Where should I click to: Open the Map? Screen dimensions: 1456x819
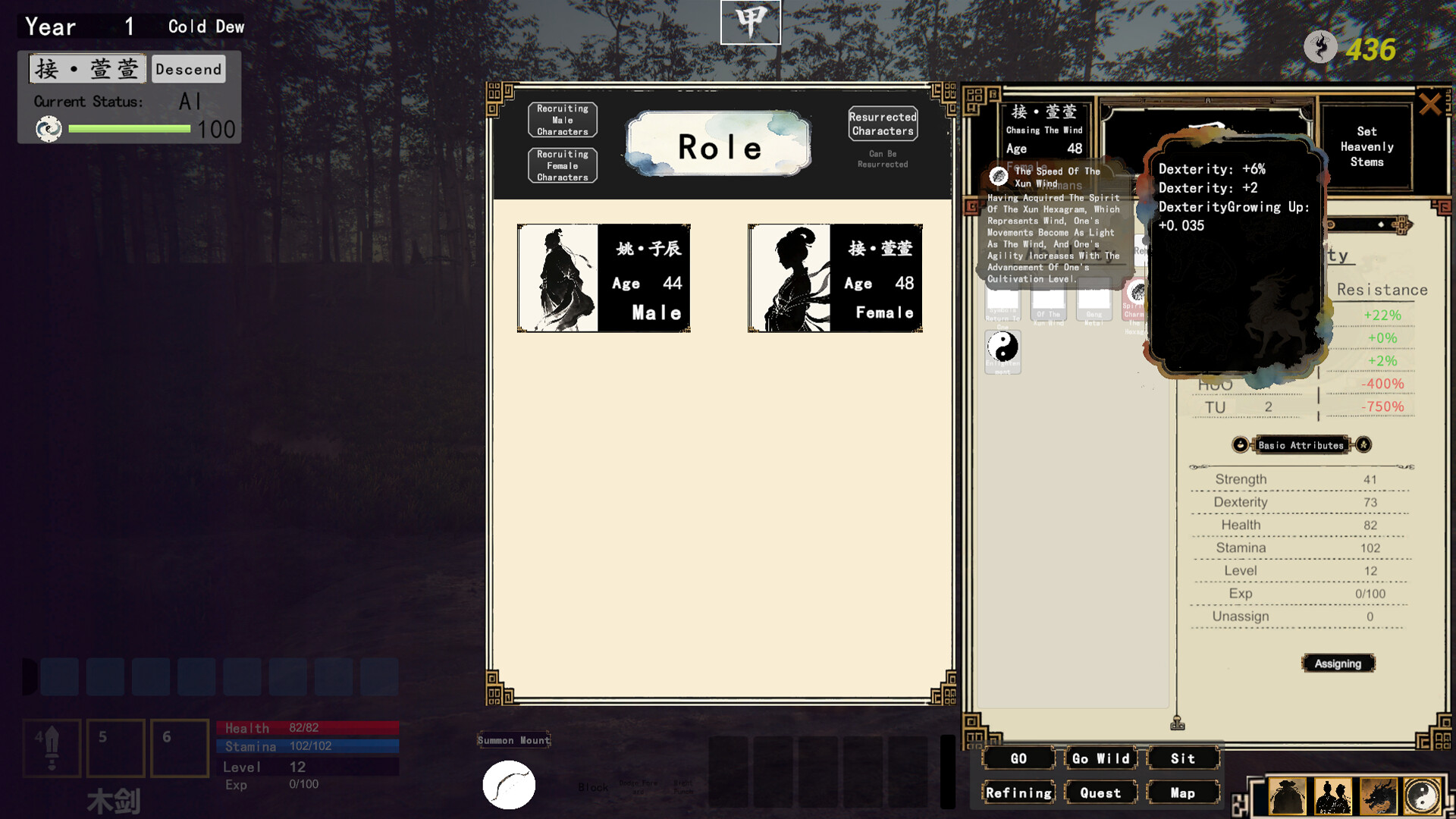(x=1183, y=793)
